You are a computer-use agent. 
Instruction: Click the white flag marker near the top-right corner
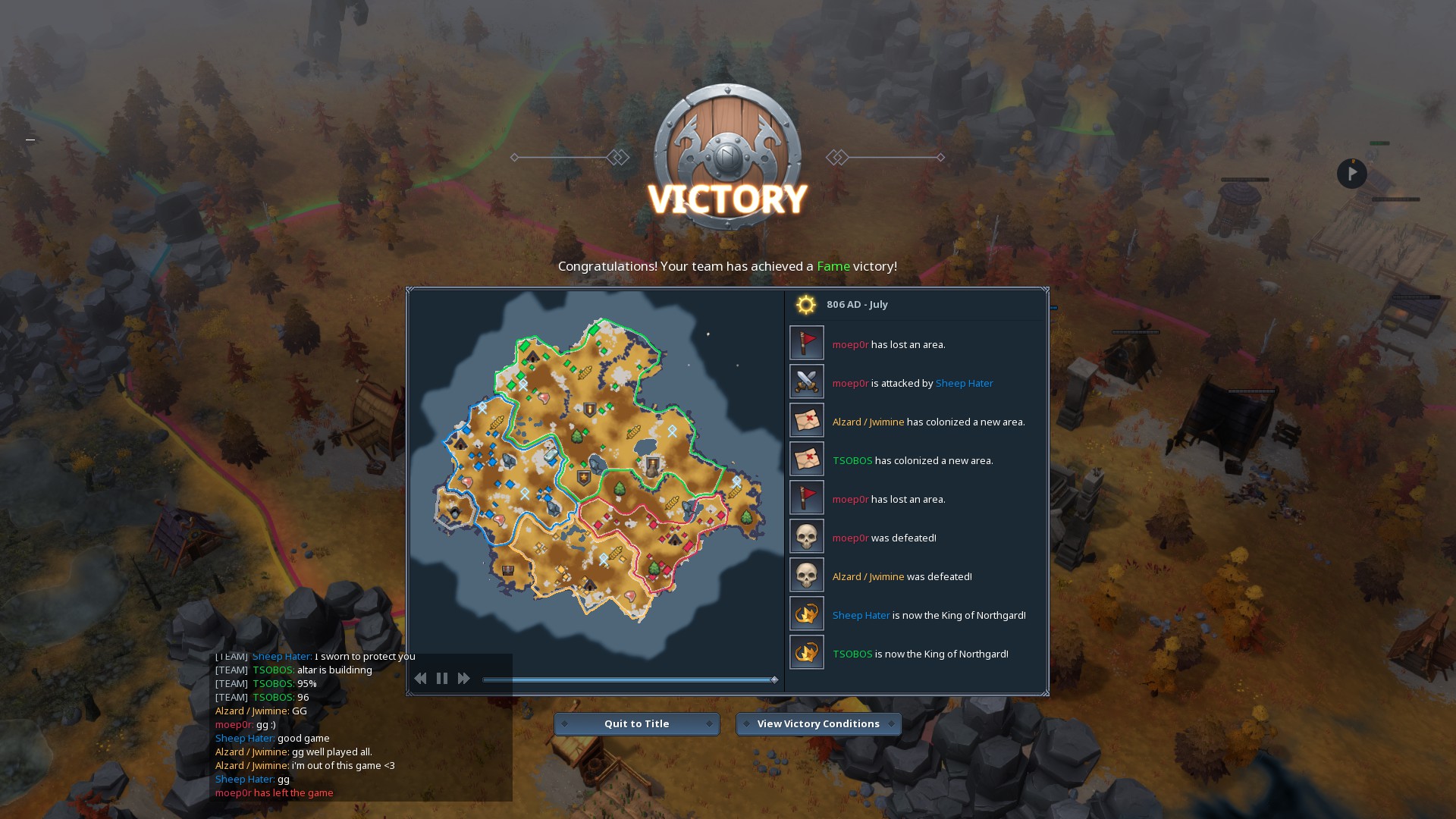click(1351, 174)
